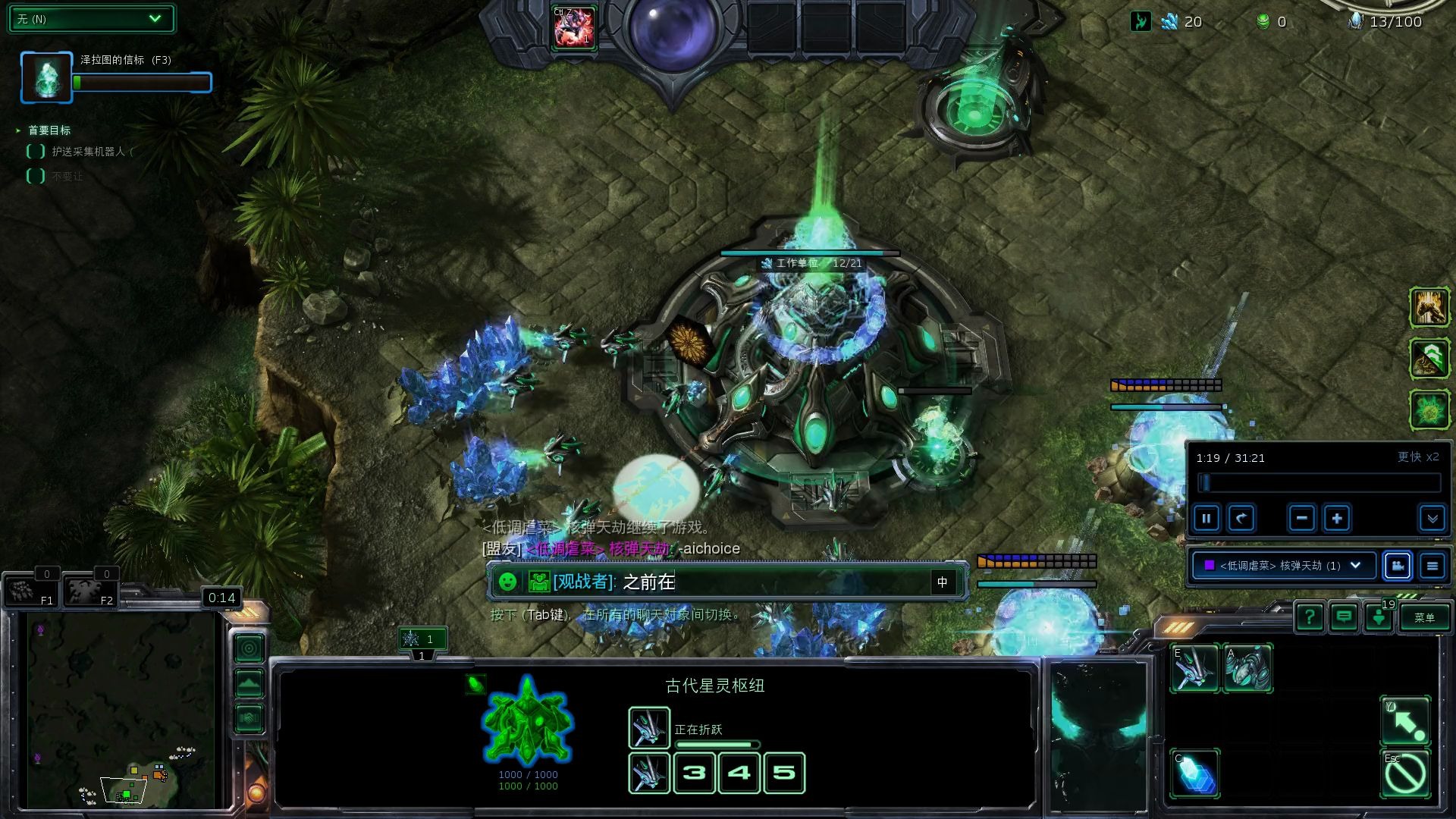This screenshot has height=819, width=1456.
Task: Open the chat messages log button
Action: coord(1344,617)
